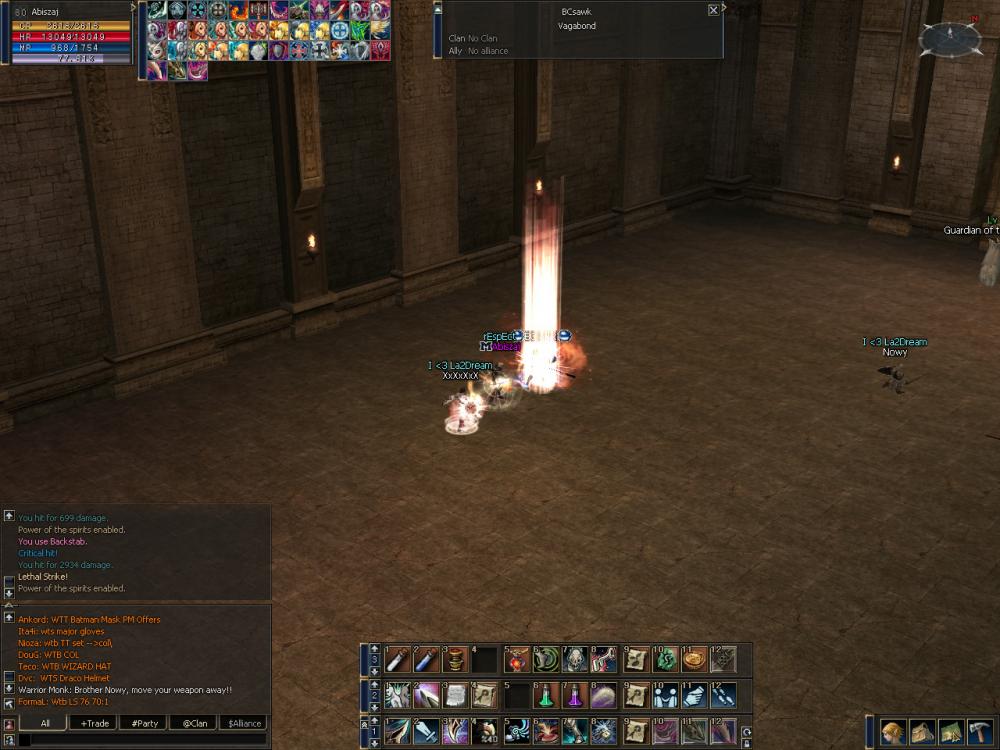Screen dimensions: 1000x750
Task: Show the $Alliance chat tab
Action: pyautogui.click(x=243, y=723)
